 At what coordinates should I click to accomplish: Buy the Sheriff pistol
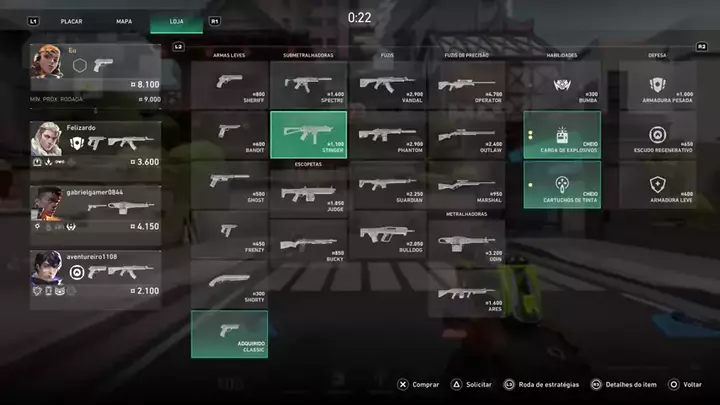[229, 85]
